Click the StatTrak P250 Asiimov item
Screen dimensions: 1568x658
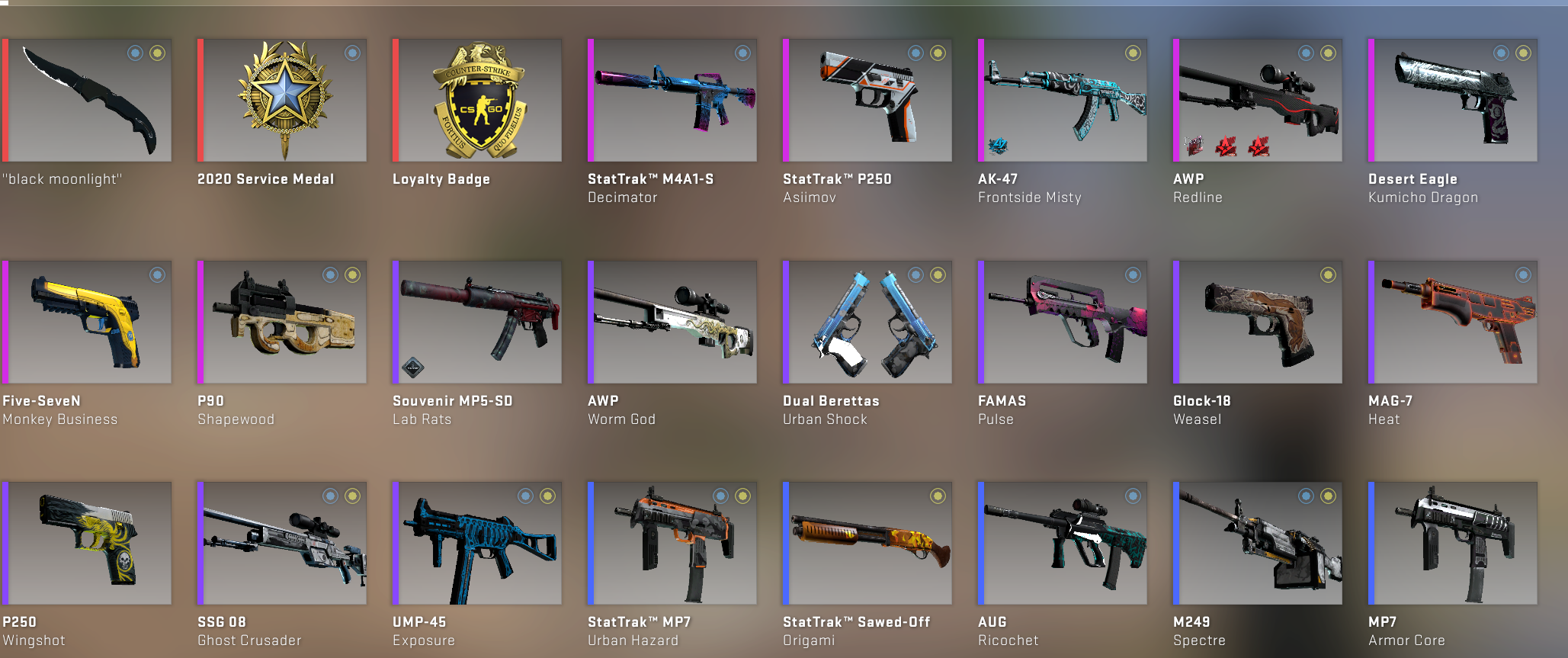pyautogui.click(x=867, y=101)
